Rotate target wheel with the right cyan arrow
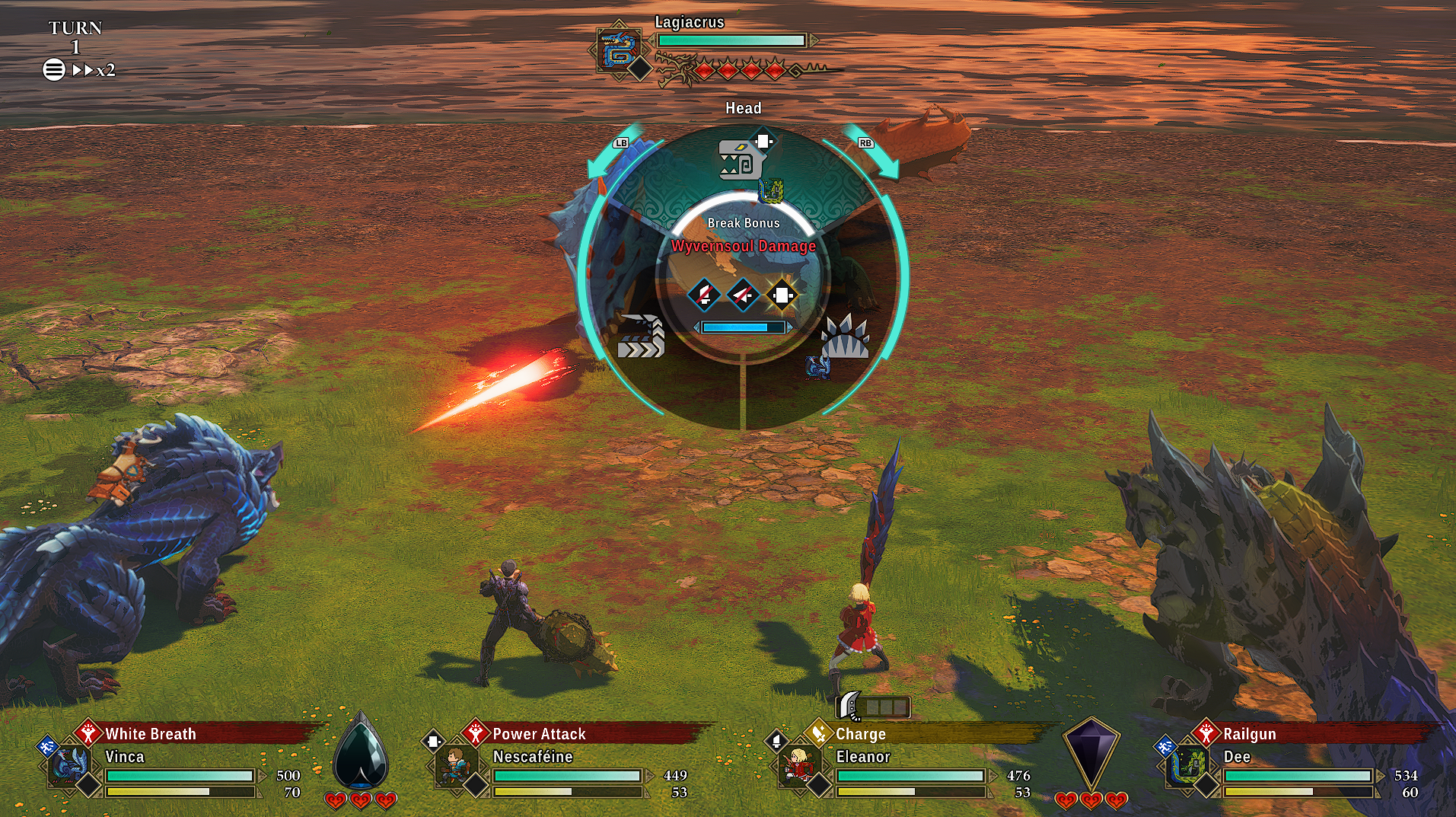Screen dimensions: 1456x817 (x=874, y=153)
